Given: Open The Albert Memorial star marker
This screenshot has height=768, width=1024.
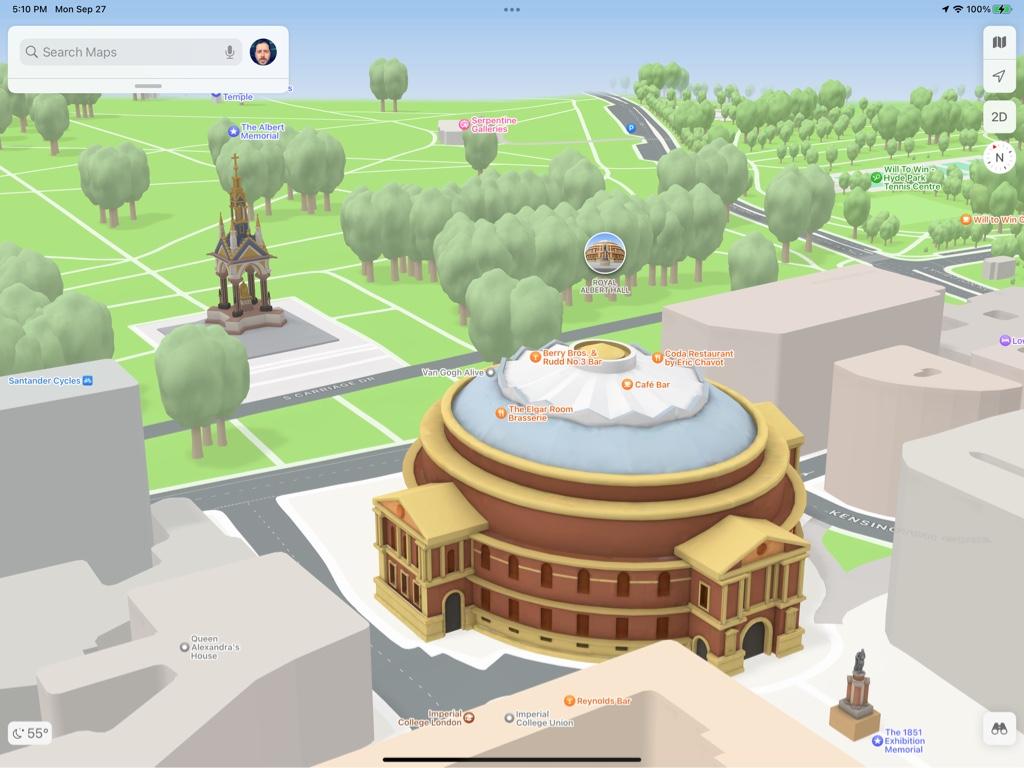Looking at the screenshot, I should click(x=234, y=131).
